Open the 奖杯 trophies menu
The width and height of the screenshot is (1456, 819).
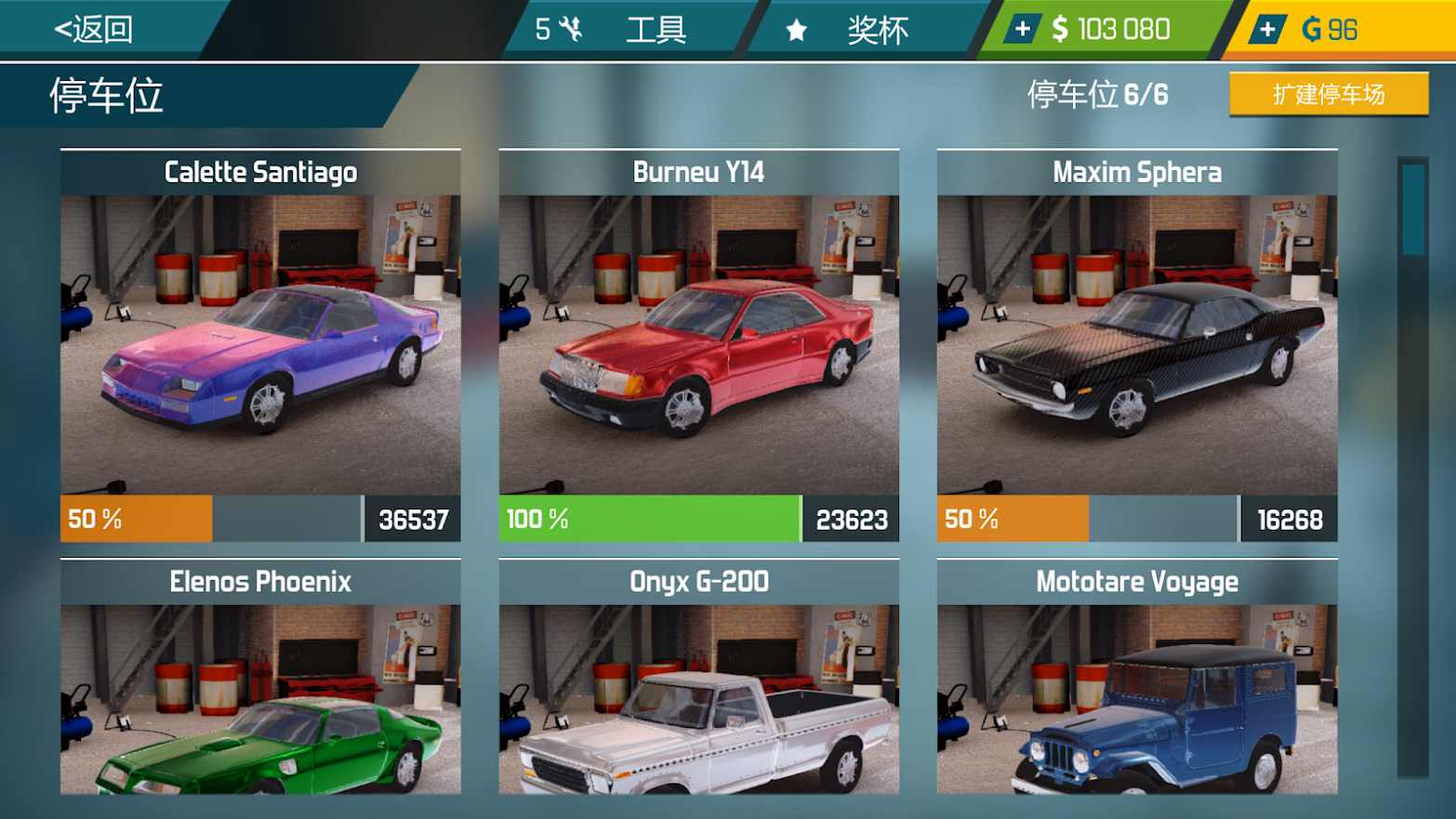click(879, 28)
